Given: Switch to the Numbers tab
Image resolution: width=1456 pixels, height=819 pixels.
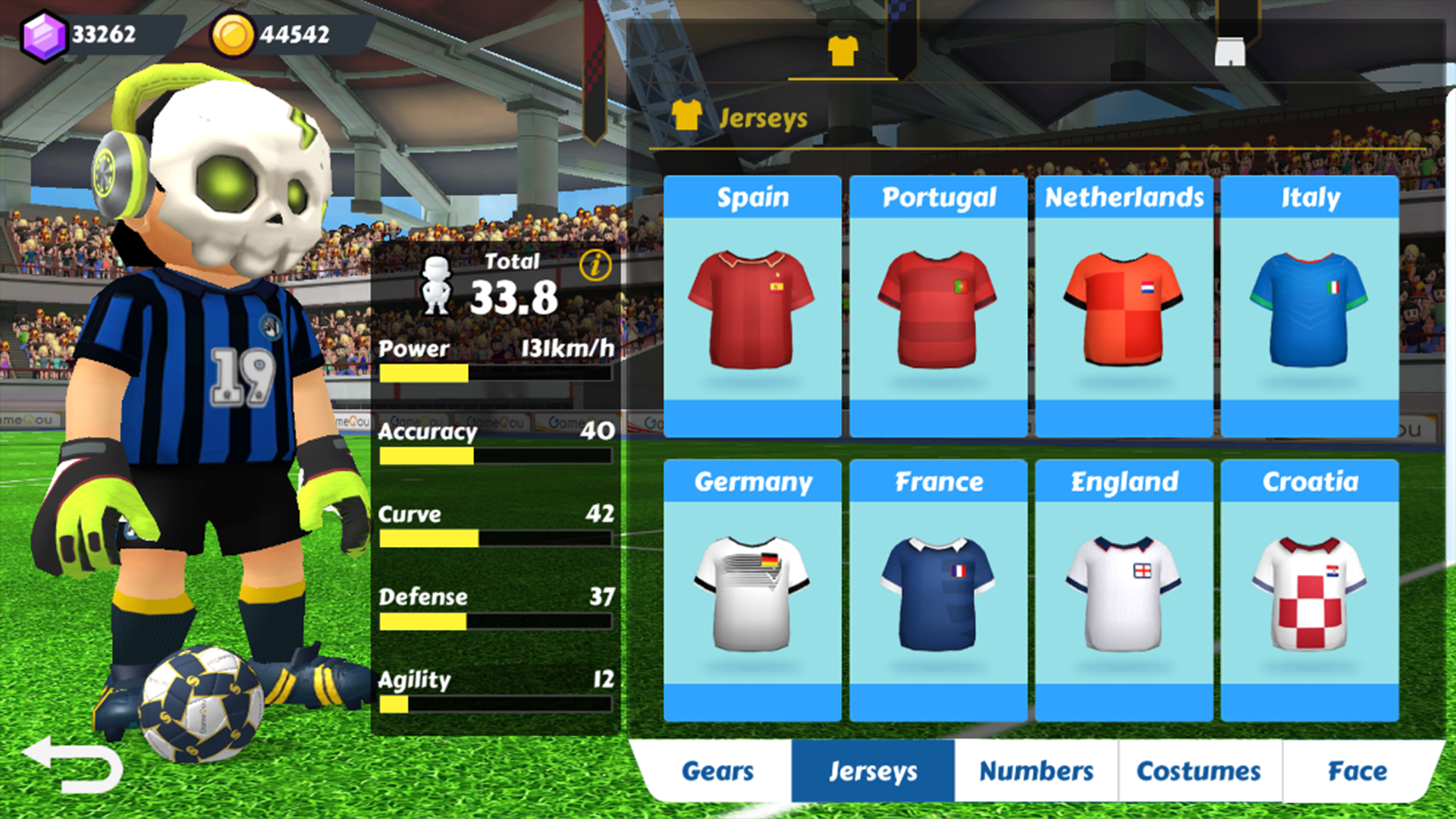Looking at the screenshot, I should pyautogui.click(x=1036, y=771).
